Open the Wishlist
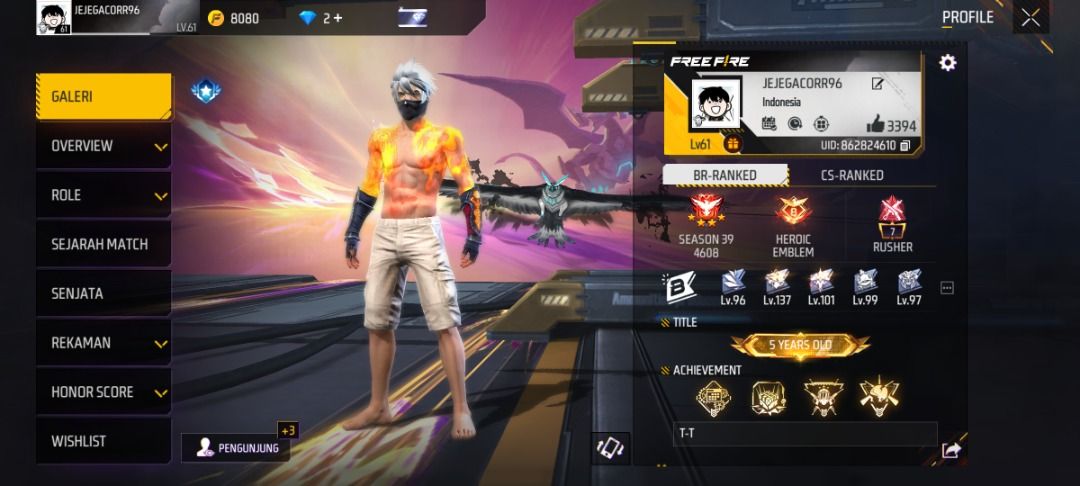Image resolution: width=1080 pixels, height=486 pixels. click(103, 441)
